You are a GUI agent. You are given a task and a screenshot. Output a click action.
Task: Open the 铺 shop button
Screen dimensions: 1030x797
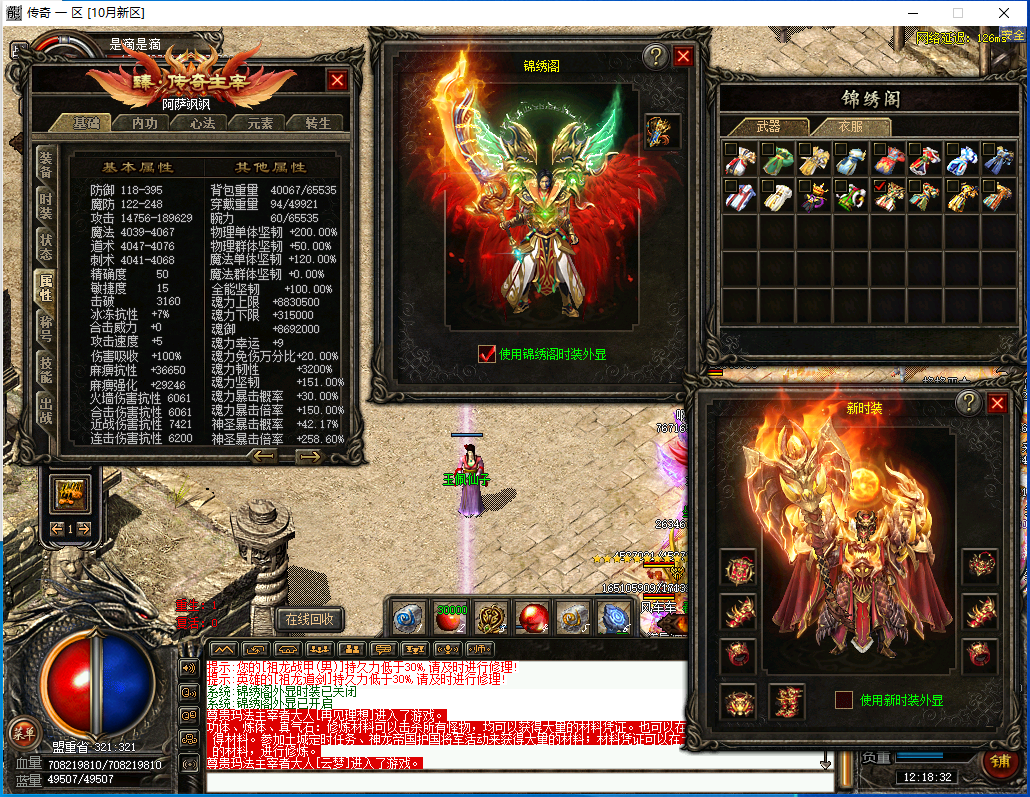pyautogui.click(x=999, y=759)
